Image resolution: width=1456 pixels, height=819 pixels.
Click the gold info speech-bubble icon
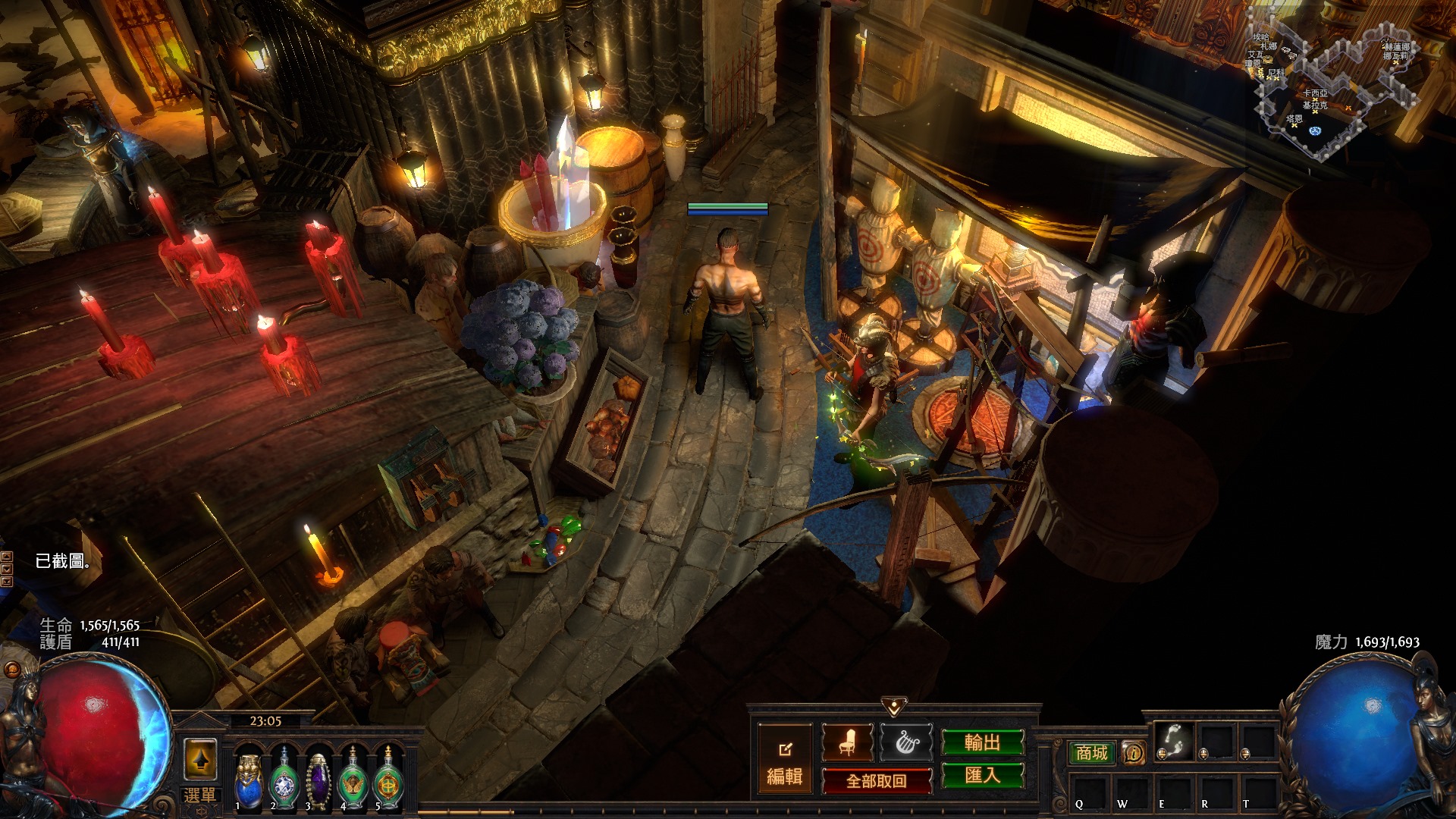1134,753
